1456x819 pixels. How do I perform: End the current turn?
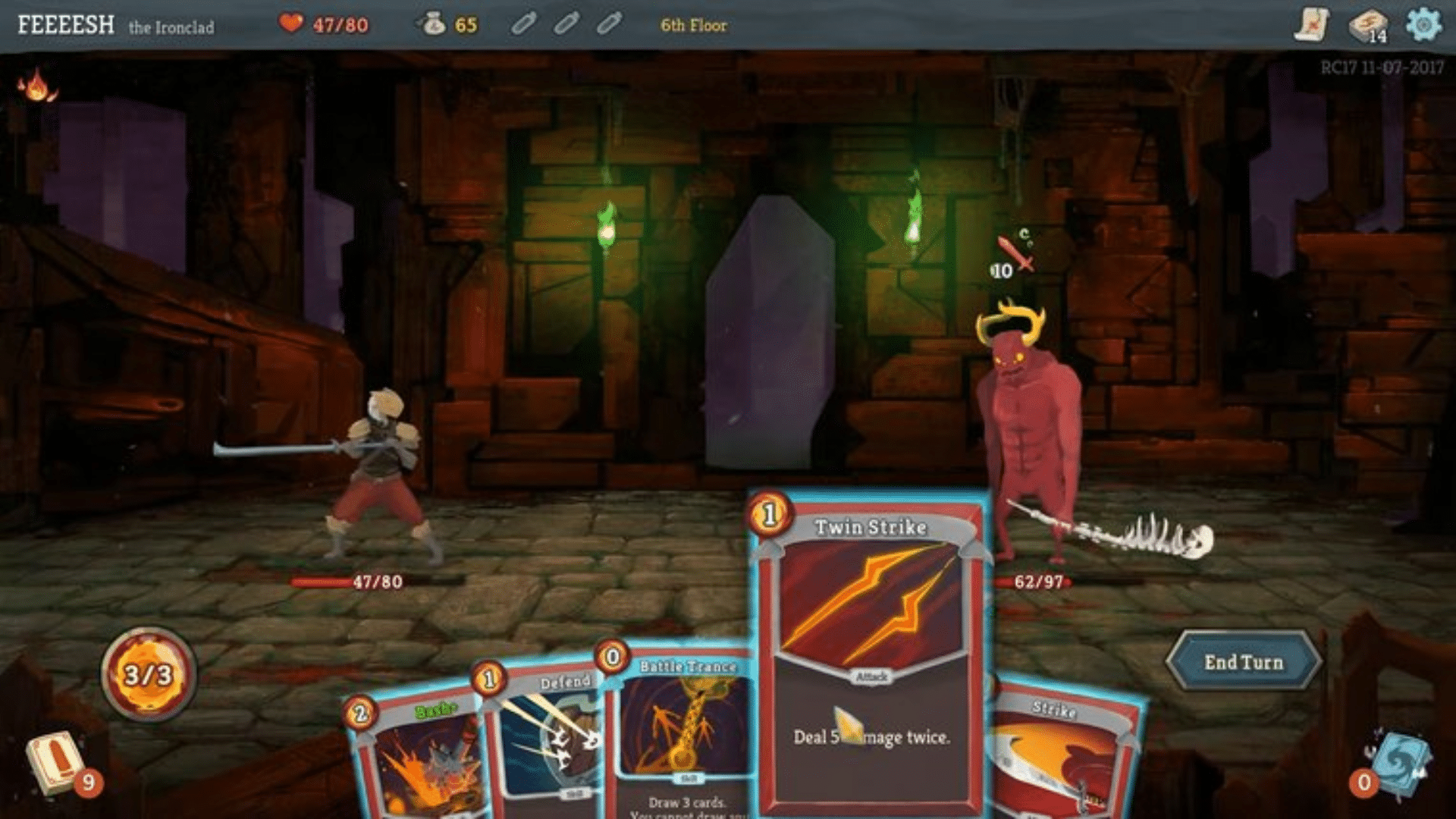[x=1244, y=662]
